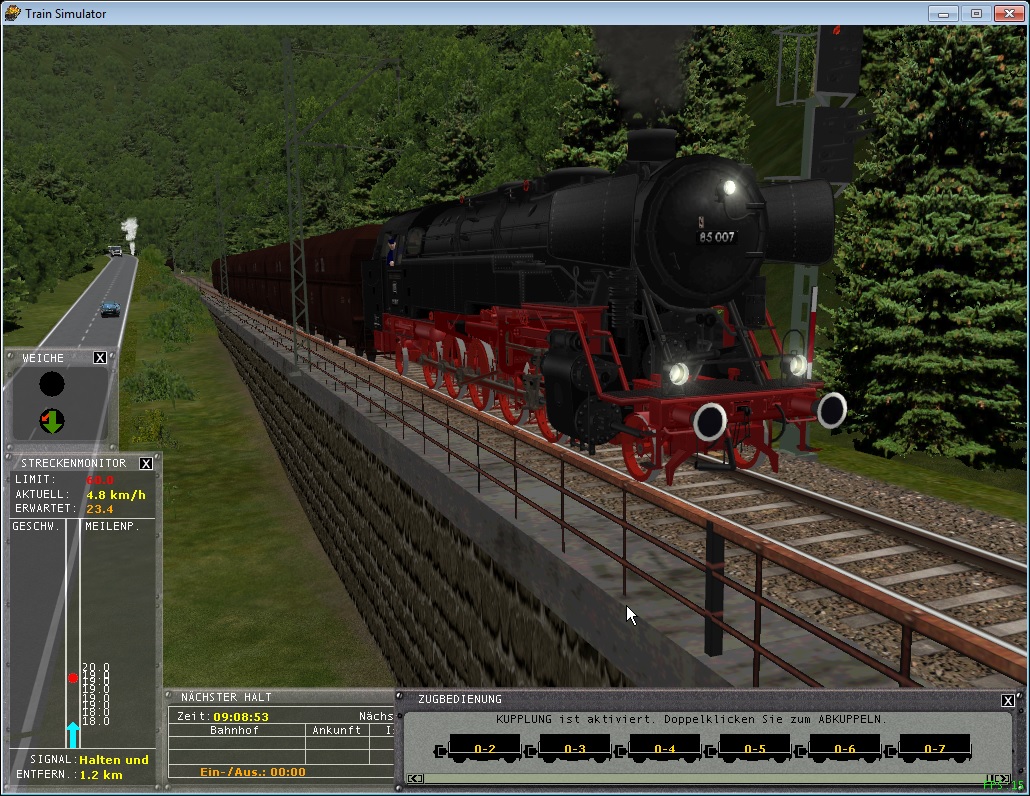The width and height of the screenshot is (1030, 796).
Task: Close the Weiche switch panel
Action: [100, 358]
